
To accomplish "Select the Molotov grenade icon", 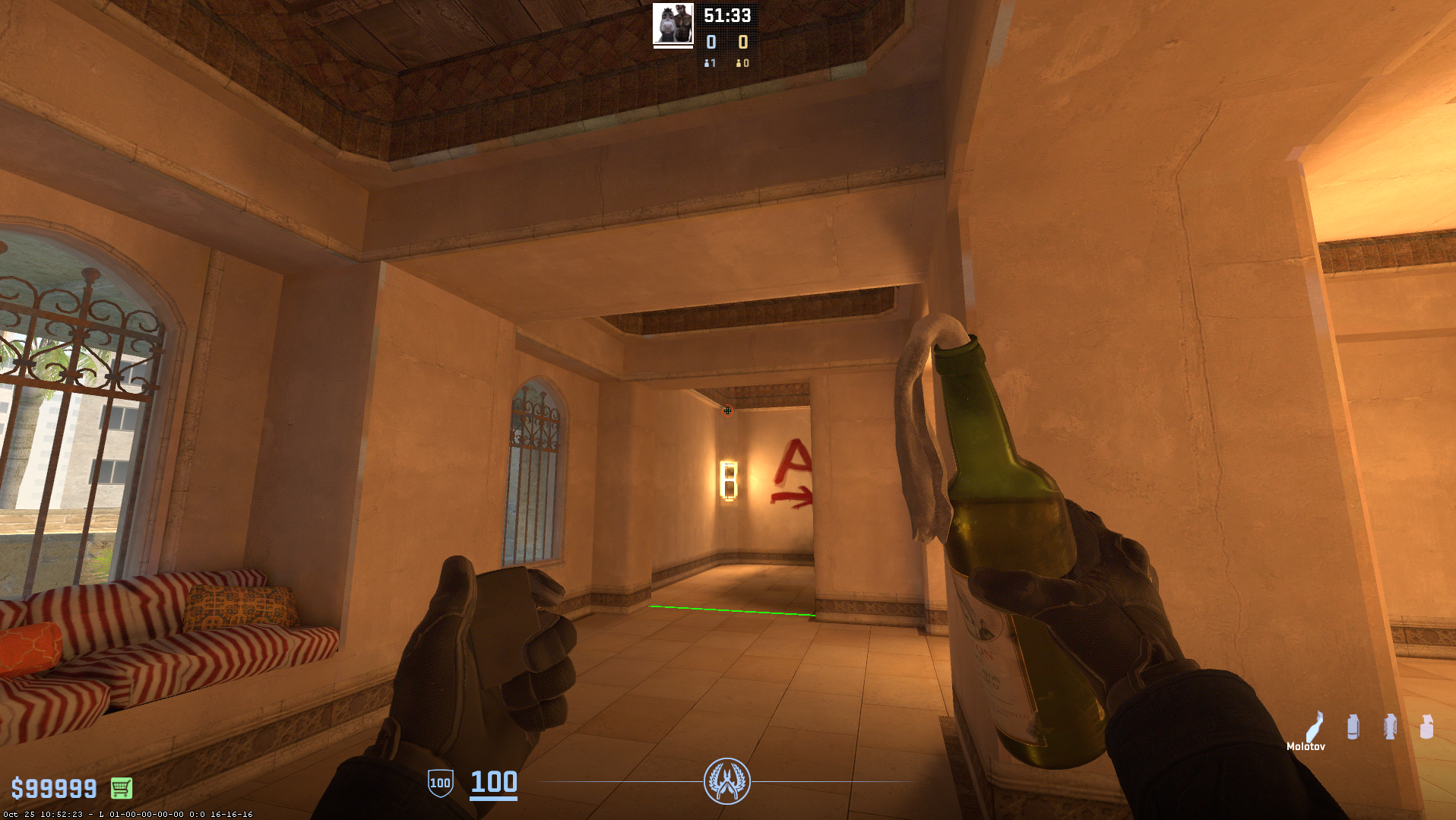I will click(1315, 726).
